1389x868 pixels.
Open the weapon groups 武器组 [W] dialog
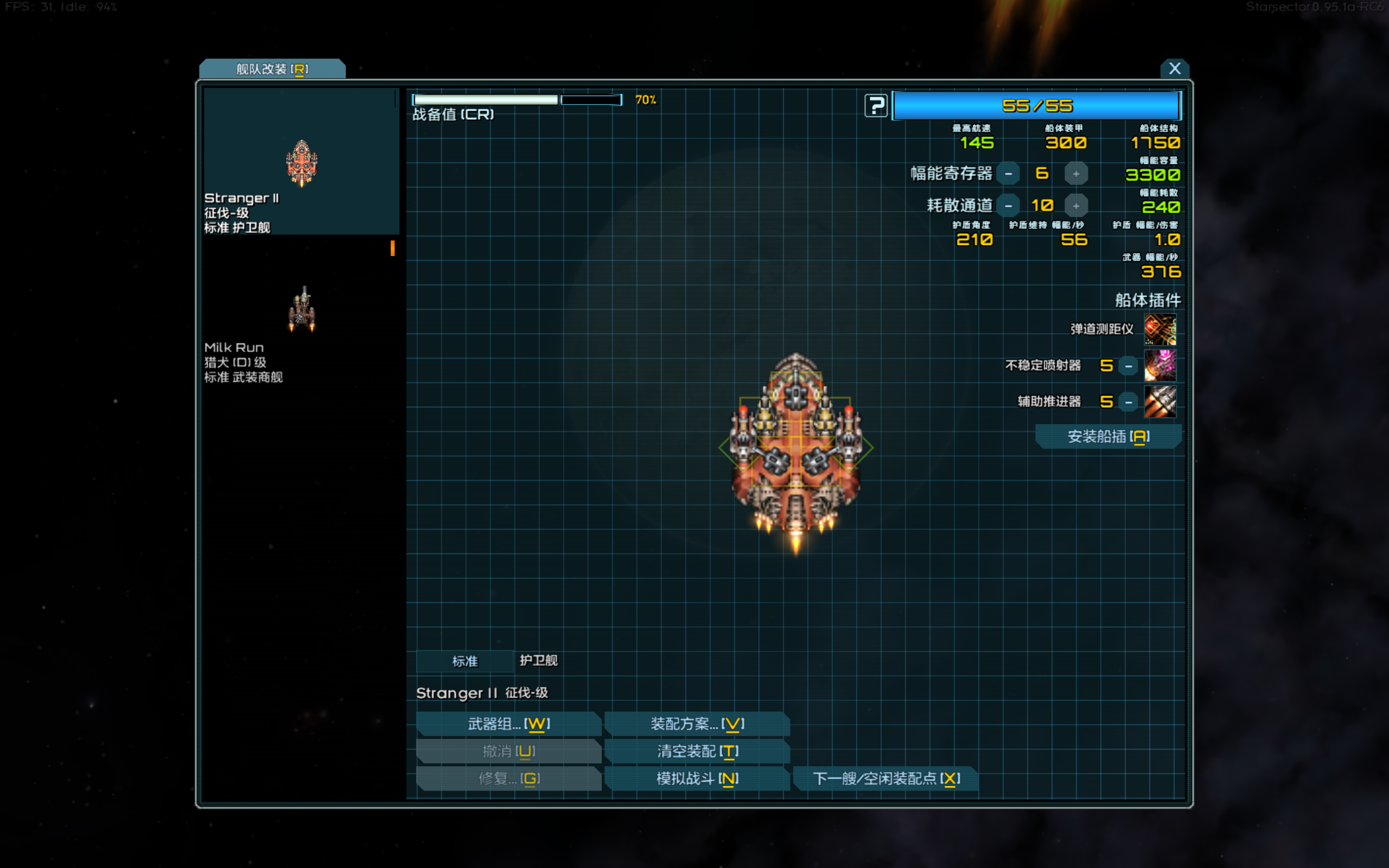pos(508,724)
